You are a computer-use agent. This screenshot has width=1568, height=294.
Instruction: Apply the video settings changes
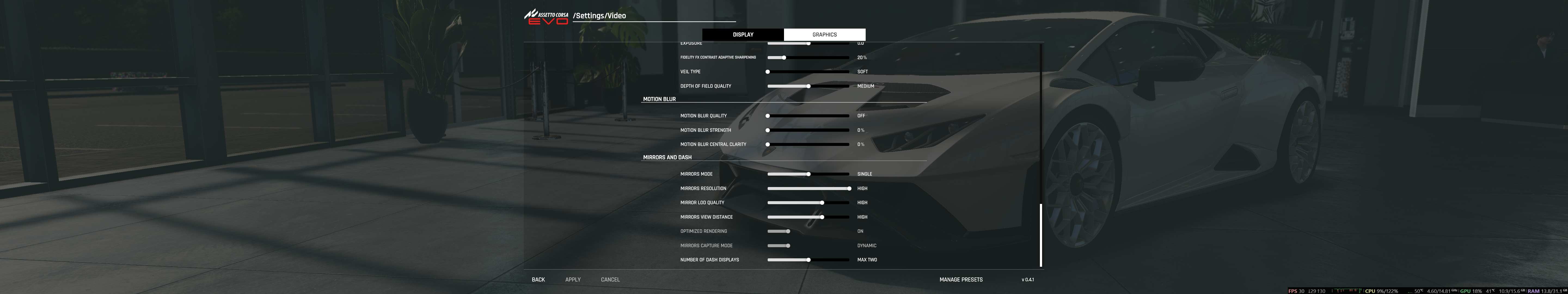[x=573, y=279]
